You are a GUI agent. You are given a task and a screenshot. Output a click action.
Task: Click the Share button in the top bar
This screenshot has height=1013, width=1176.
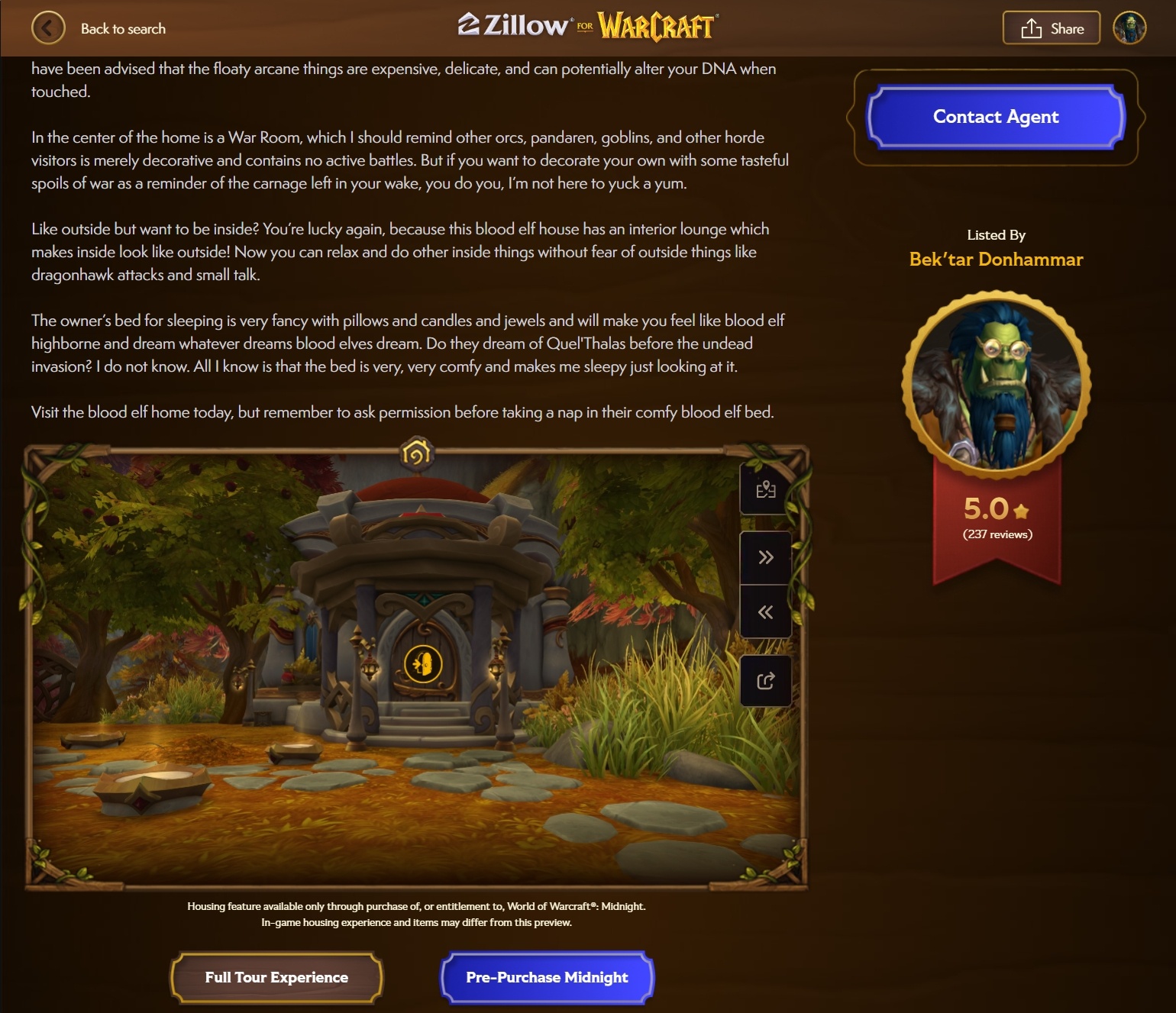coord(1051,27)
